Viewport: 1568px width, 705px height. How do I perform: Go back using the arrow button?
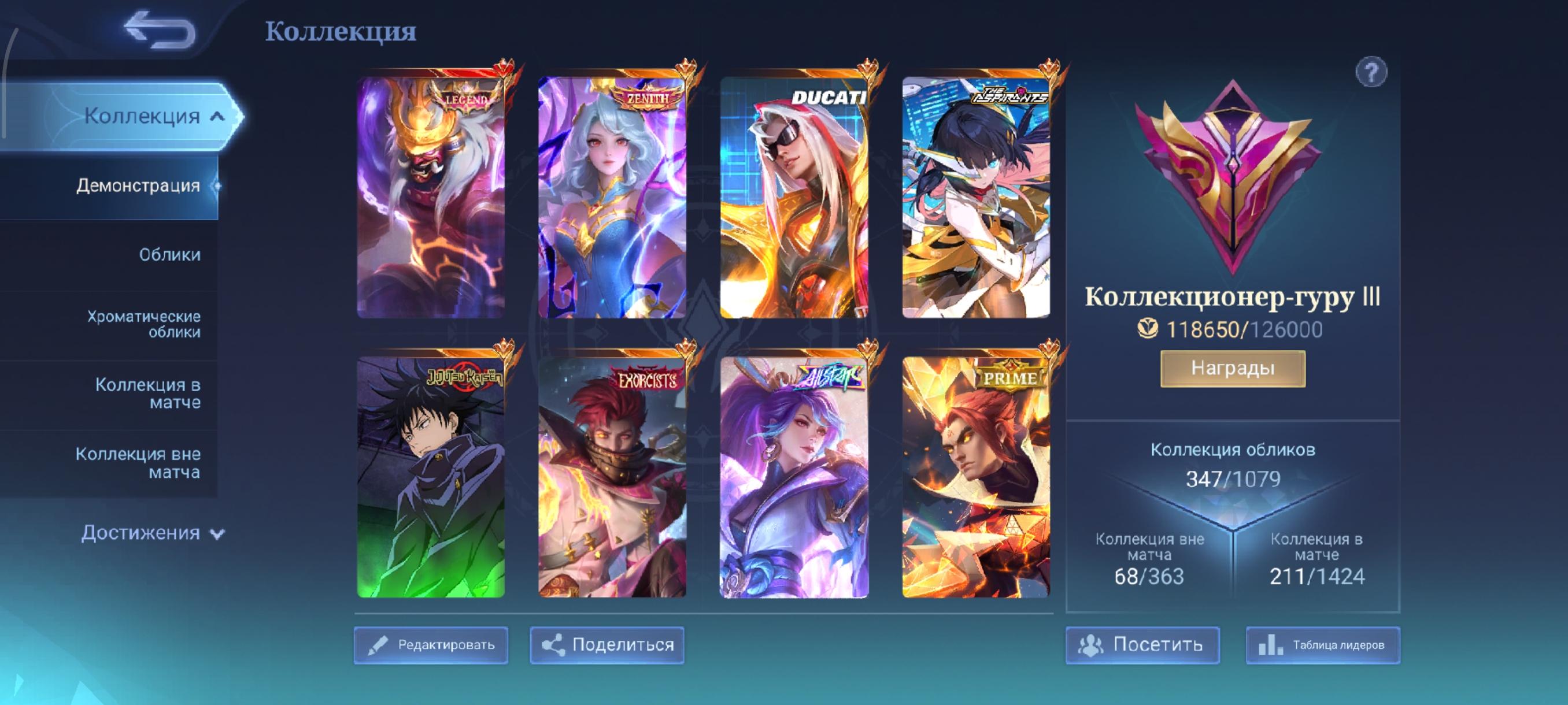[159, 29]
